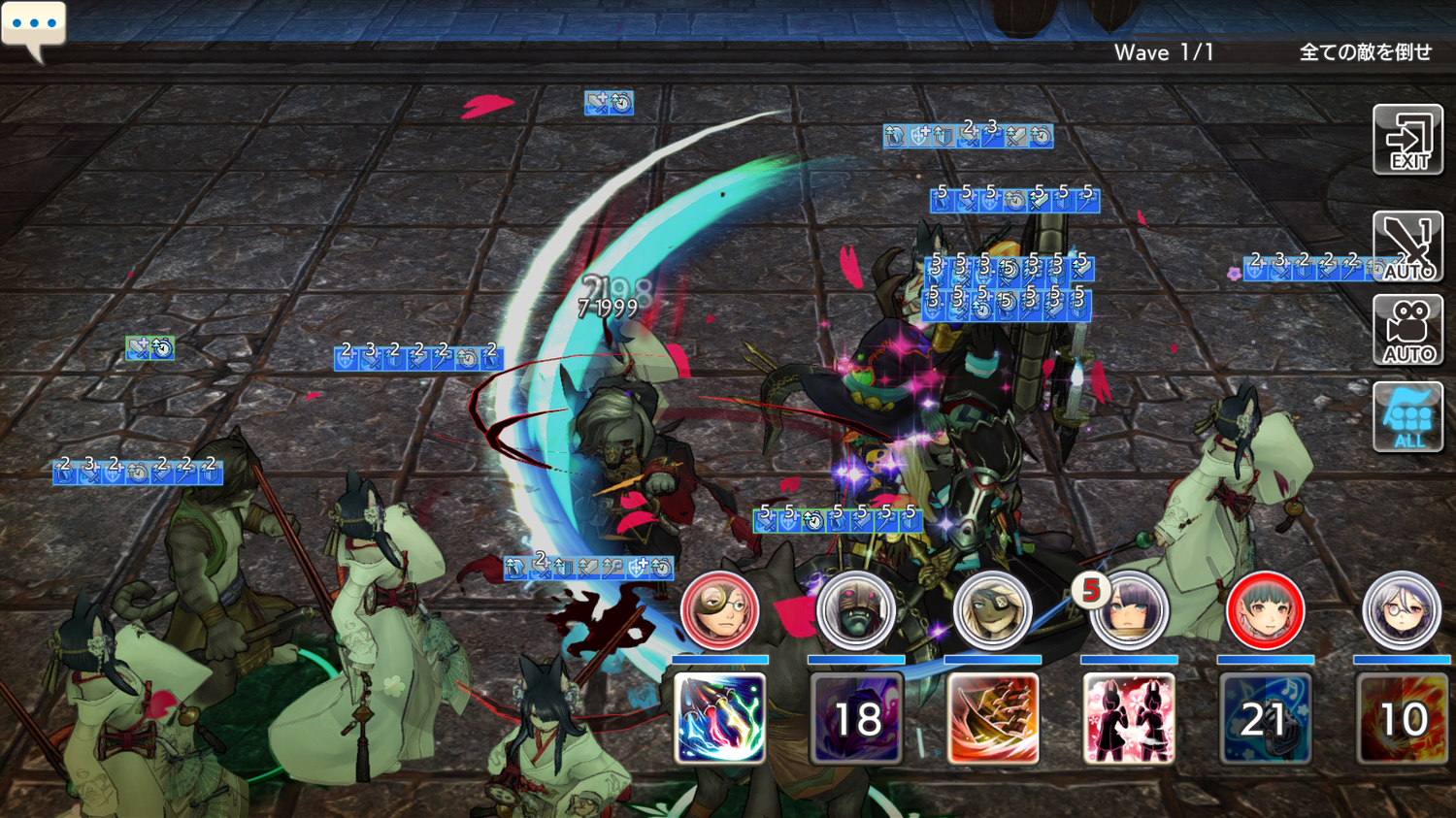1456x818 pixels.
Task: Activate the orange claw strike skill
Action: coord(992,718)
